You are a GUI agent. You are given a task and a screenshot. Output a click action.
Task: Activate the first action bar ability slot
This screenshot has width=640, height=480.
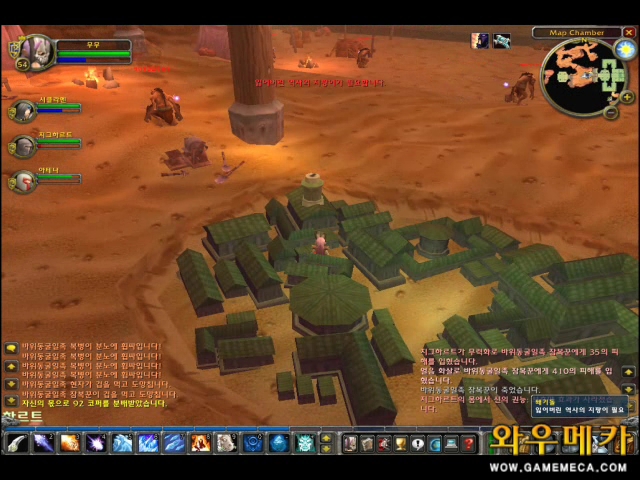(17, 443)
